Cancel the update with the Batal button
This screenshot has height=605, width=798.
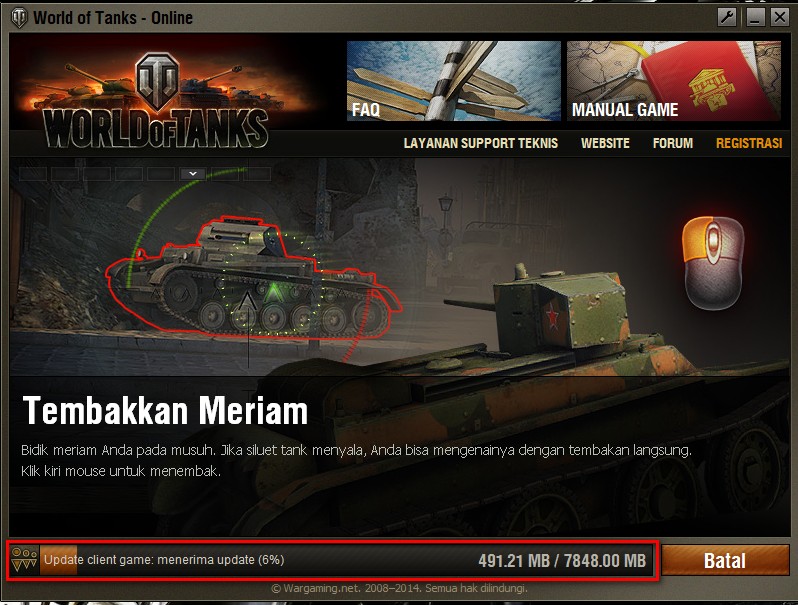[x=725, y=561]
